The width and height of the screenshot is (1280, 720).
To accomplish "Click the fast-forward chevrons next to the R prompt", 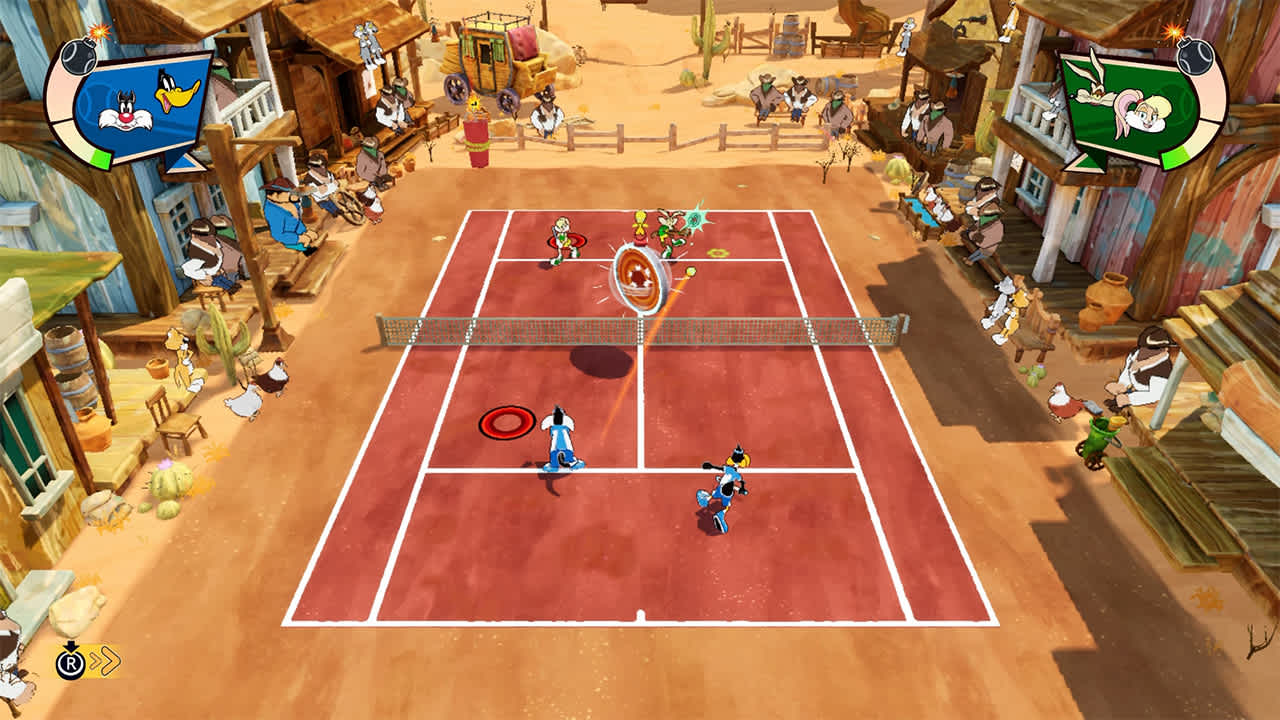I will (x=105, y=659).
